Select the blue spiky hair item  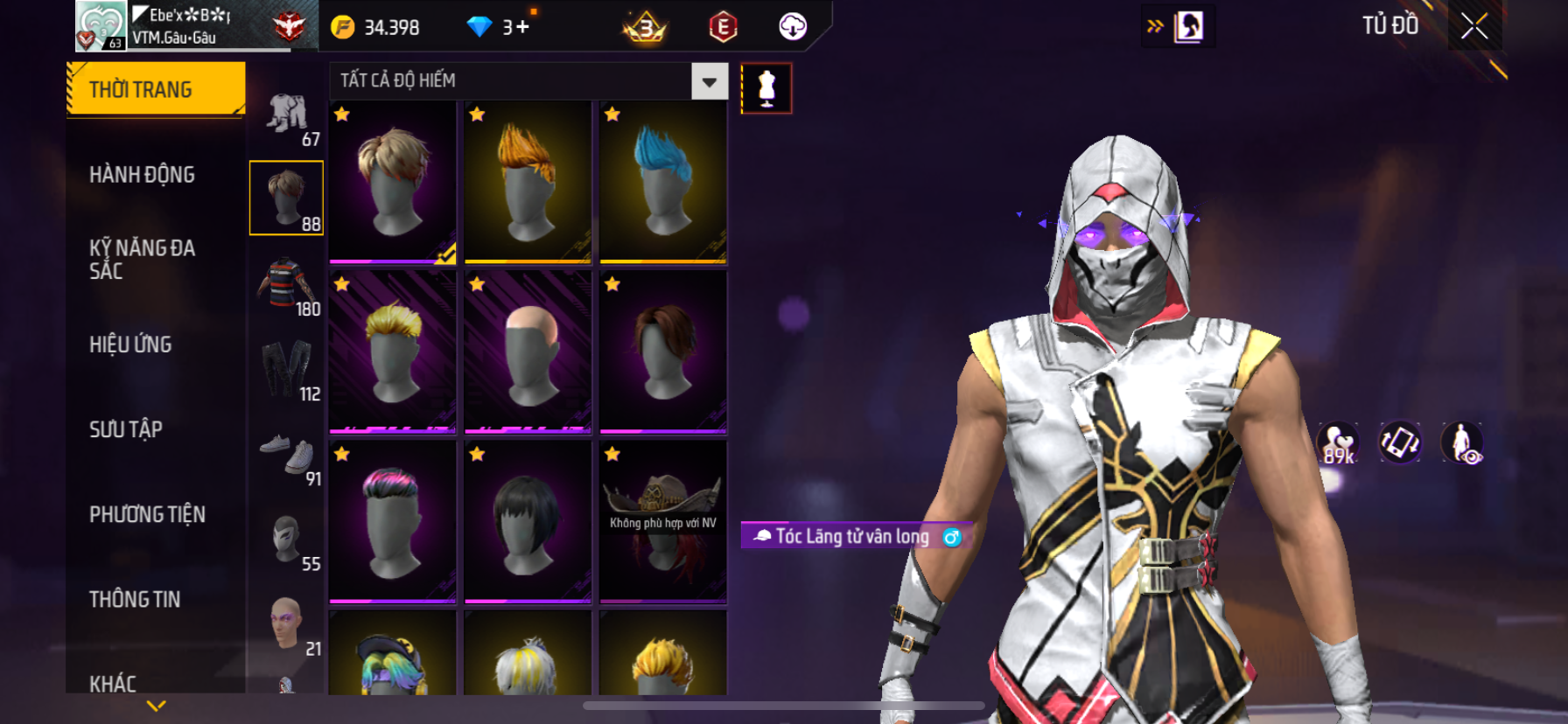click(x=663, y=182)
